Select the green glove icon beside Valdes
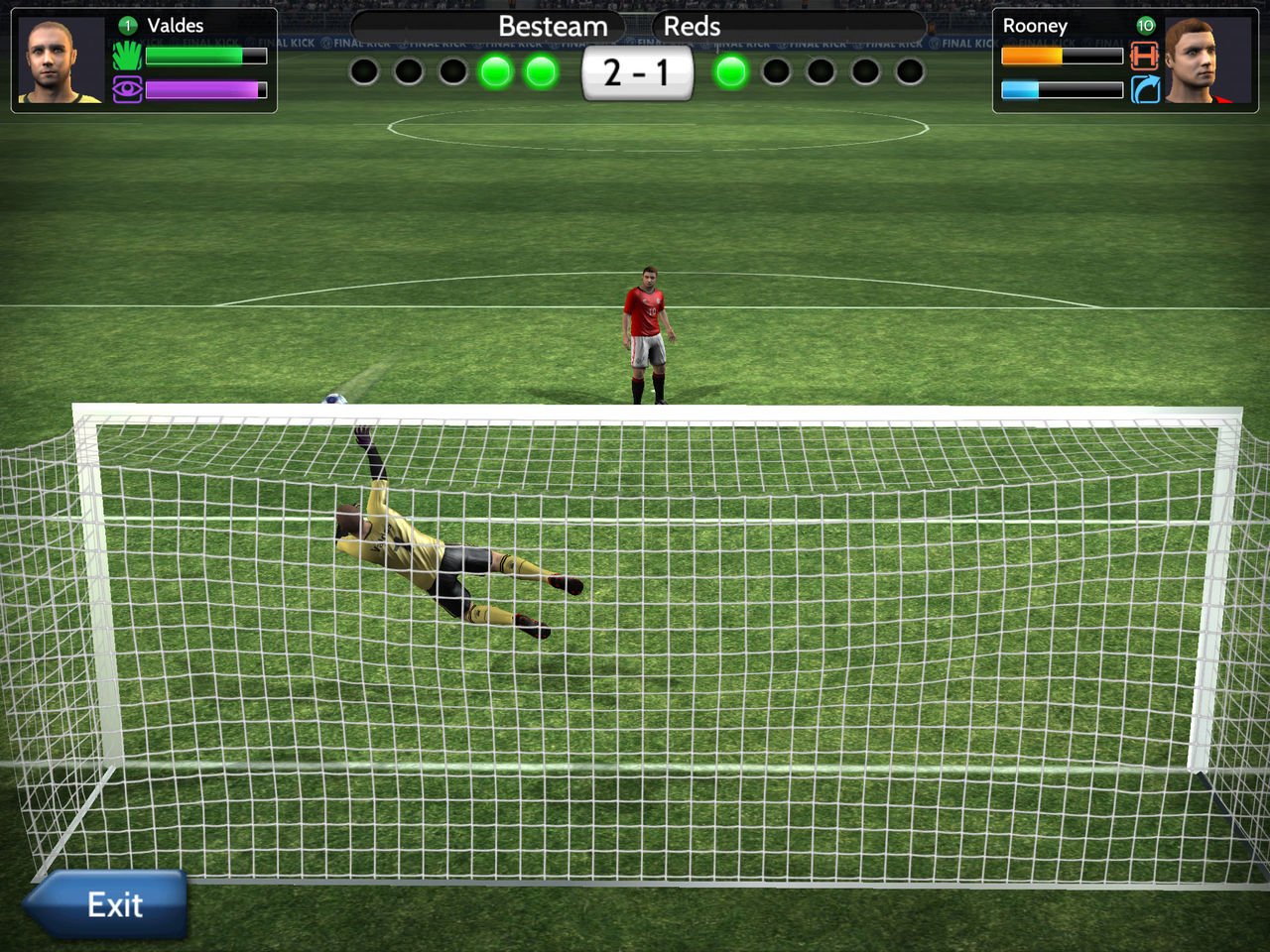This screenshot has height=952, width=1270. [127, 57]
